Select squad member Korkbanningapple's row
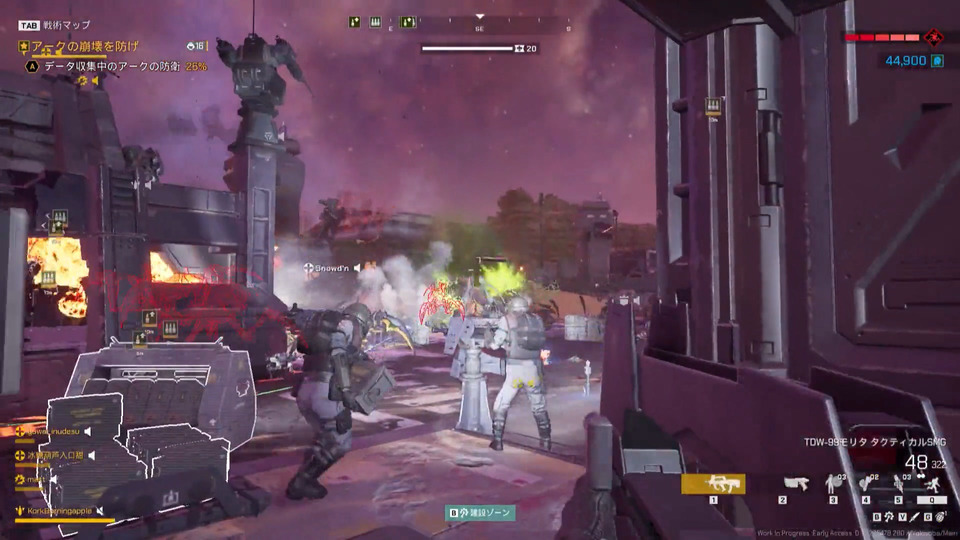This screenshot has width=960, height=540. point(60,510)
